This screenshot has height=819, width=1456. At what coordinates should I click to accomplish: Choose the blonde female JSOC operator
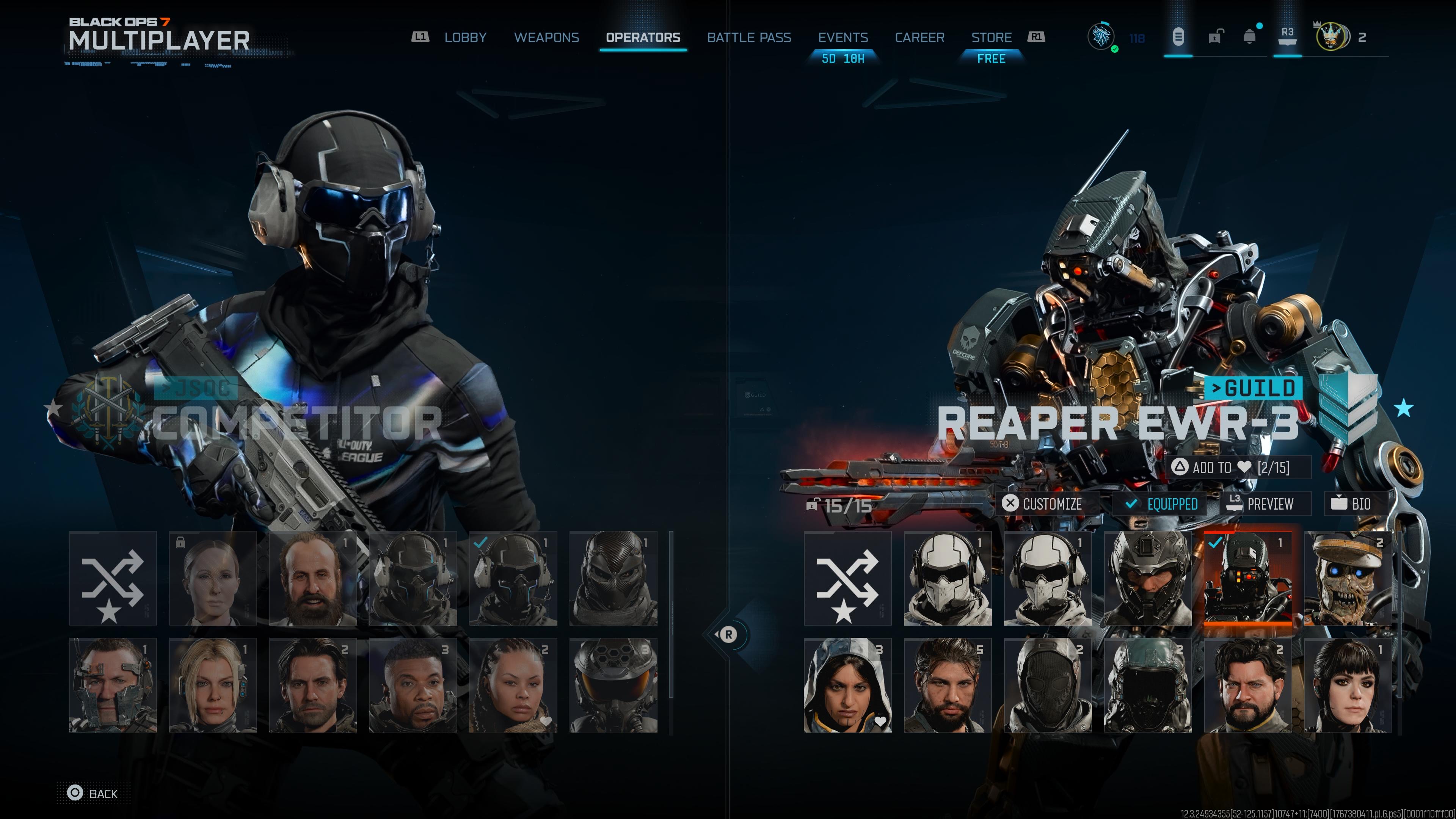[212, 685]
